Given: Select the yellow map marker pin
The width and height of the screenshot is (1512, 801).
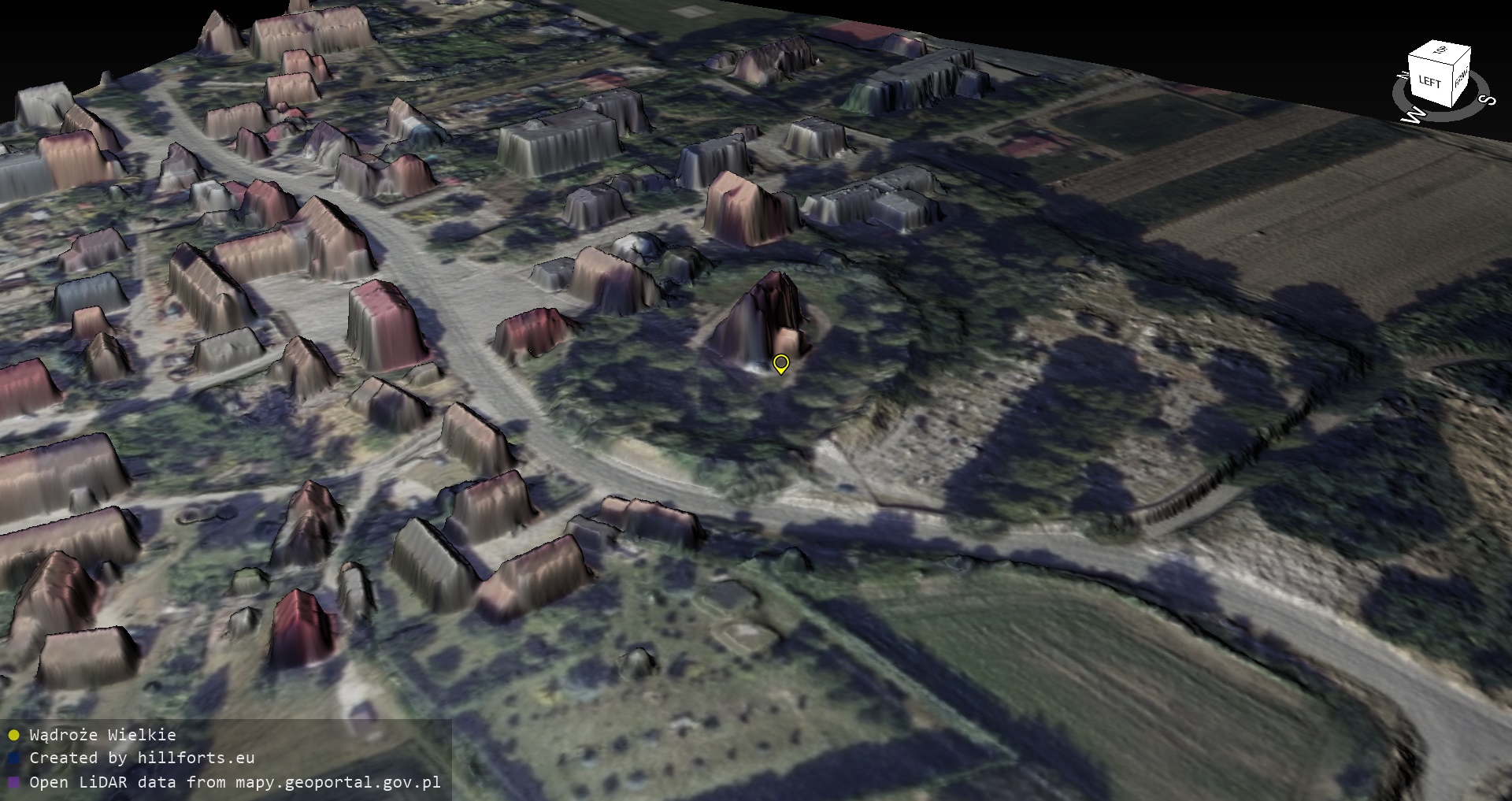Looking at the screenshot, I should tap(780, 364).
